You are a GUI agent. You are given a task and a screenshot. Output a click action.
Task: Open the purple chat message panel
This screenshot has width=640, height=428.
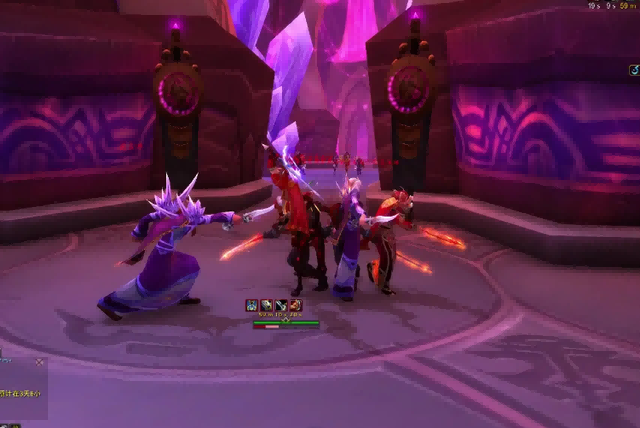20,390
